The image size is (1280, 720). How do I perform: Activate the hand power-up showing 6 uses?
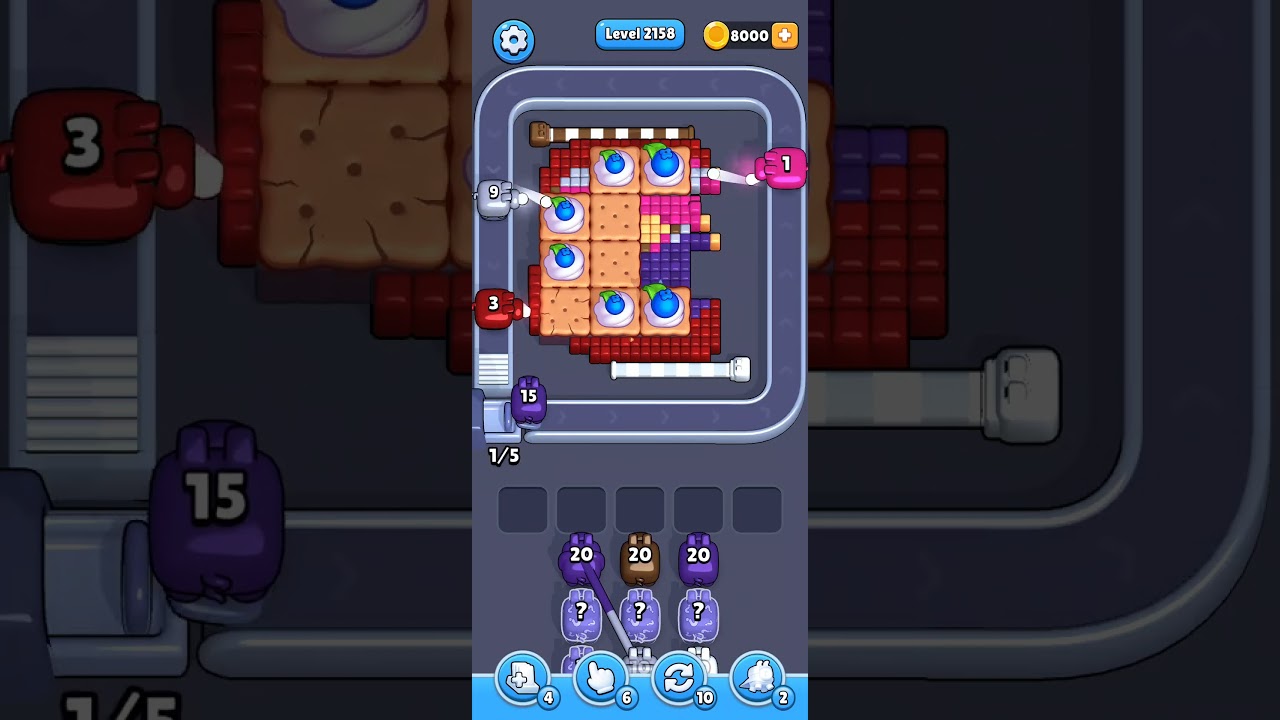tap(600, 678)
